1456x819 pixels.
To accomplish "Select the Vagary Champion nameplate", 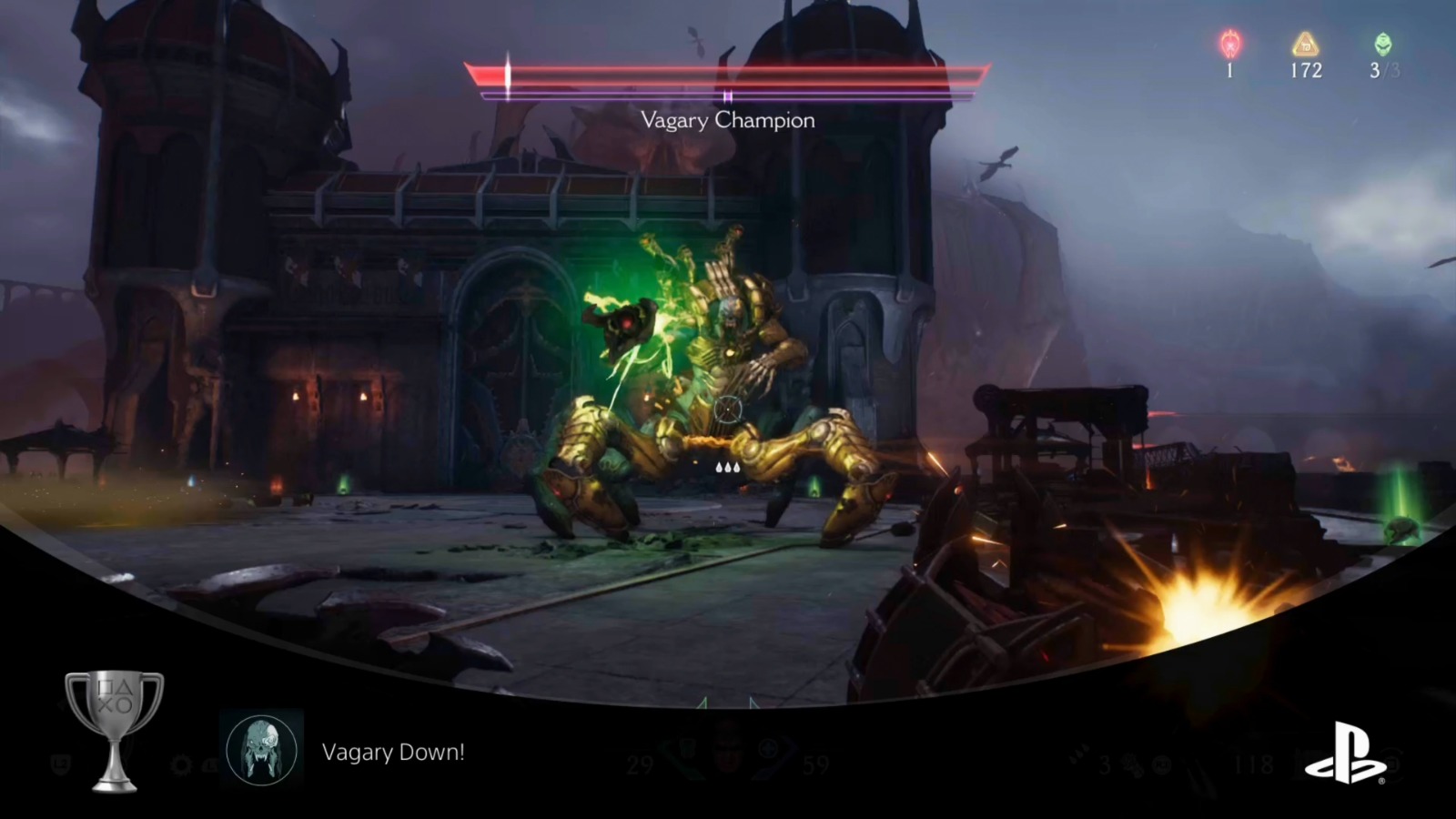I will tap(728, 121).
